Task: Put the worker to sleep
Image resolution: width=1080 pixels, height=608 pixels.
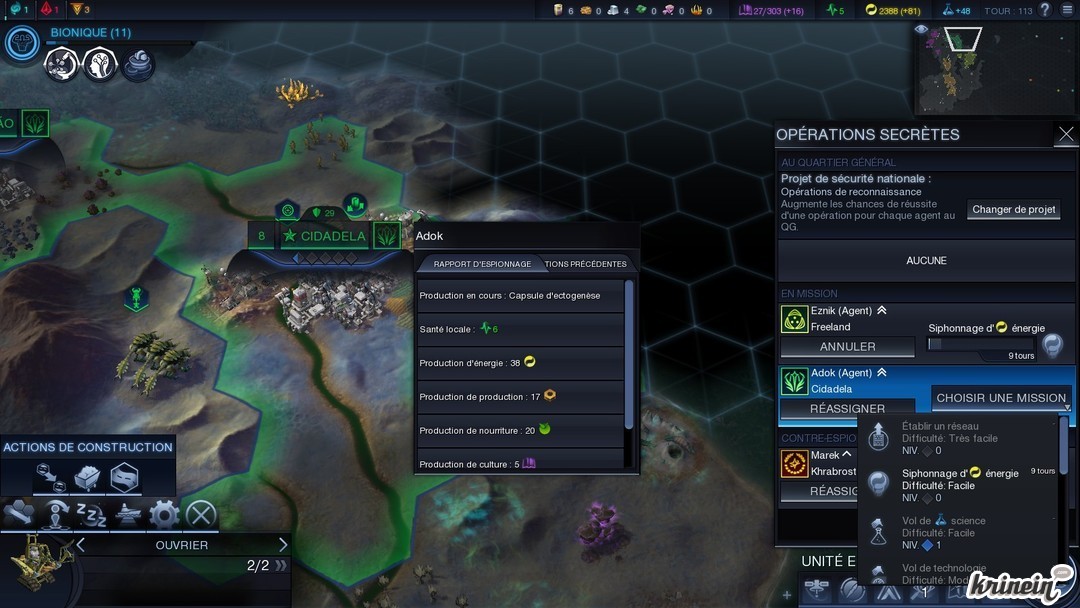Action: pyautogui.click(x=91, y=515)
